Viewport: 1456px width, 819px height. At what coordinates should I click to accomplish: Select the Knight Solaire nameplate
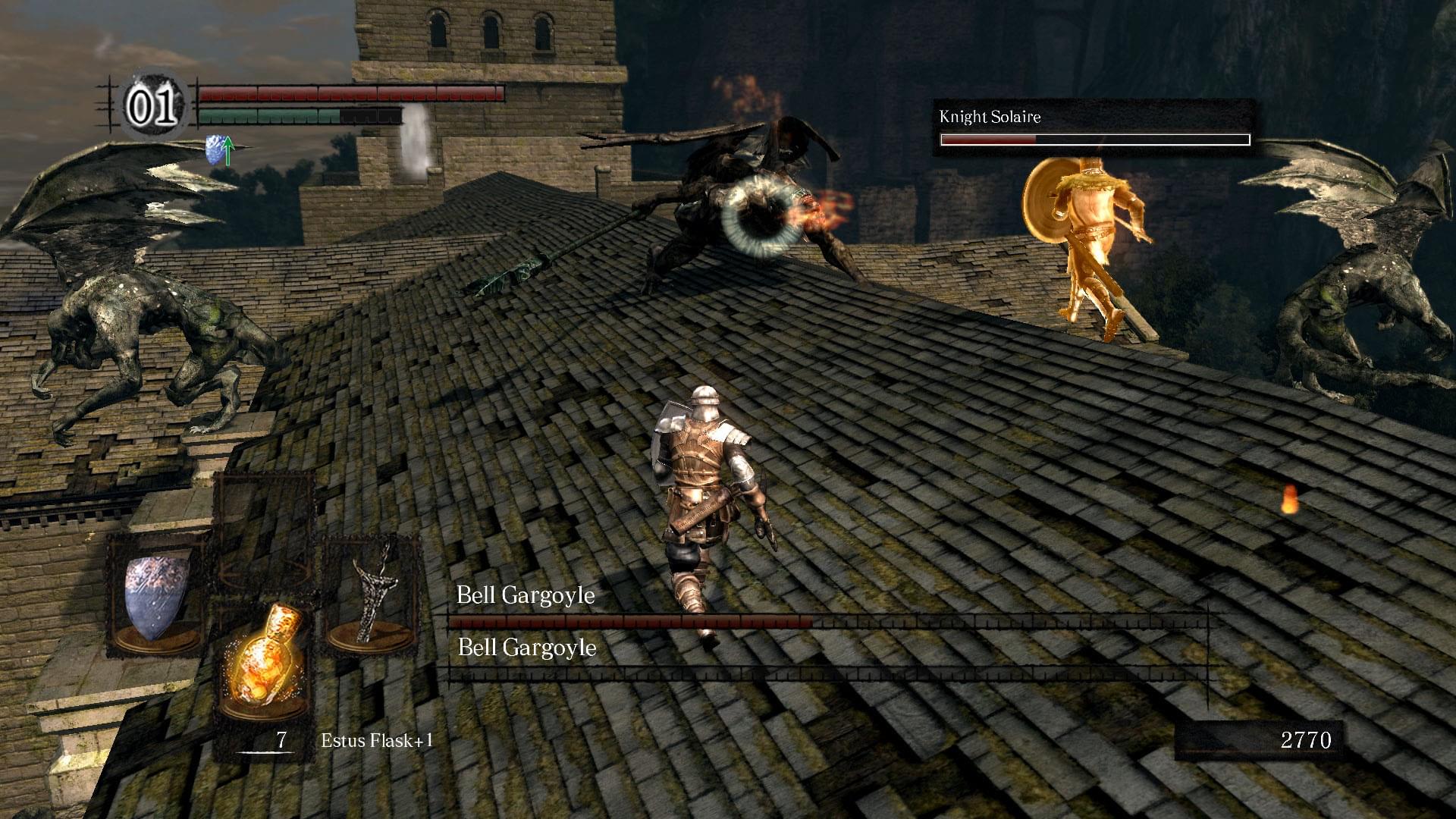click(990, 118)
